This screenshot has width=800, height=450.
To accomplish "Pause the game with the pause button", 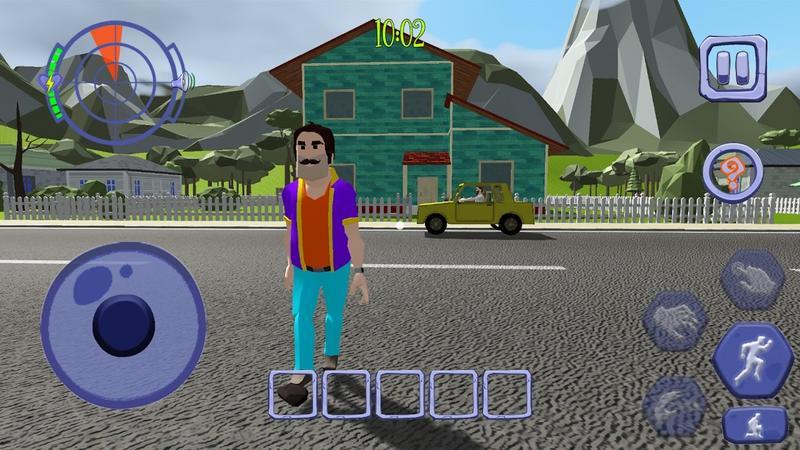I will click(731, 66).
